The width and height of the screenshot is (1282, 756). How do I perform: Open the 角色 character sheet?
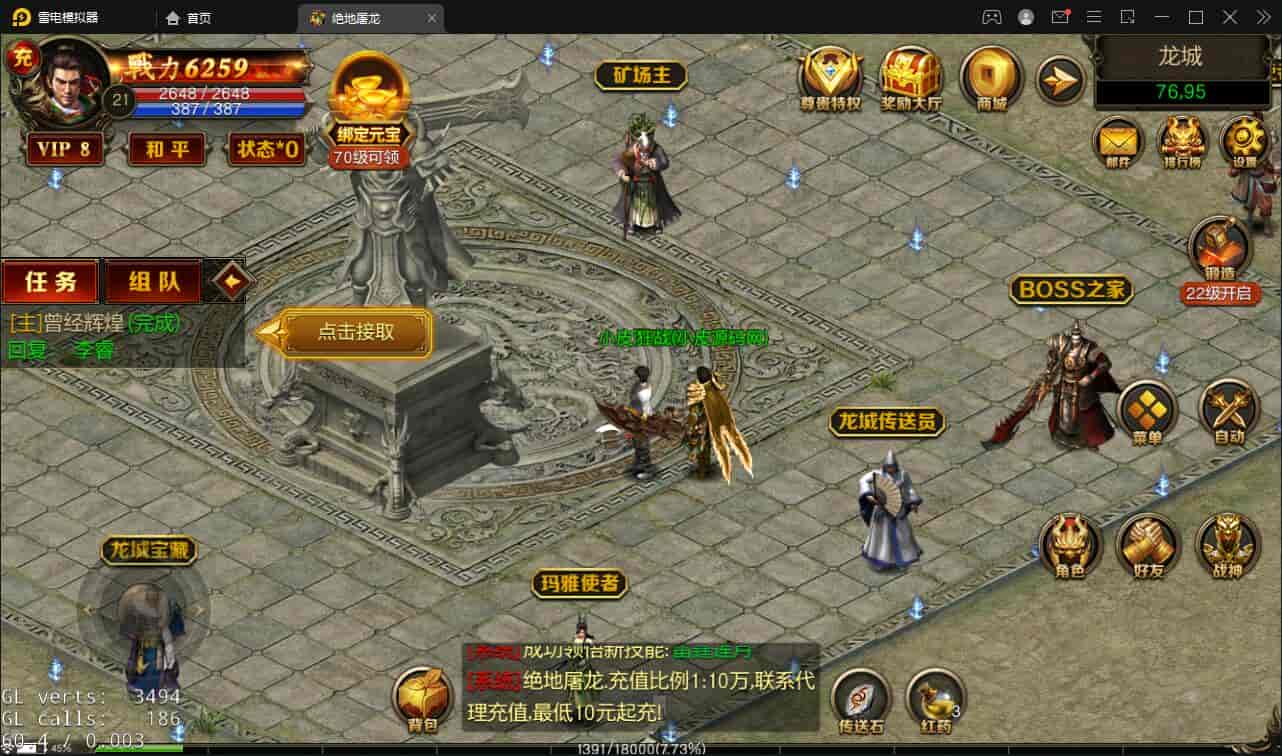(x=1069, y=546)
